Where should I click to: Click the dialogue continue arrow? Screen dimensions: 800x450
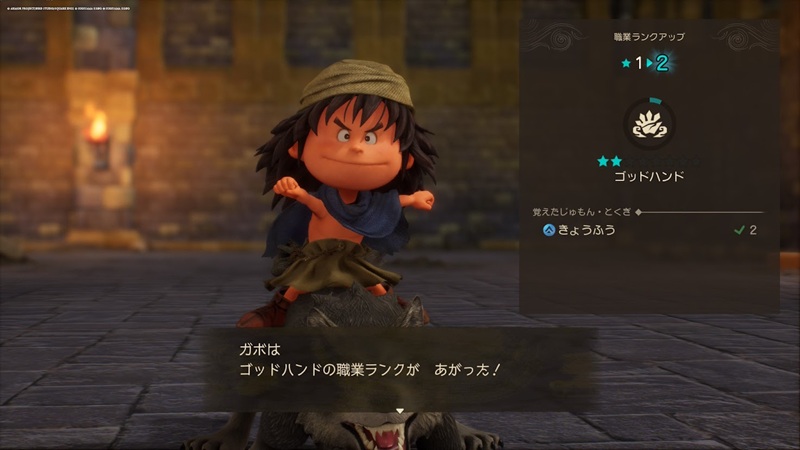(399, 410)
